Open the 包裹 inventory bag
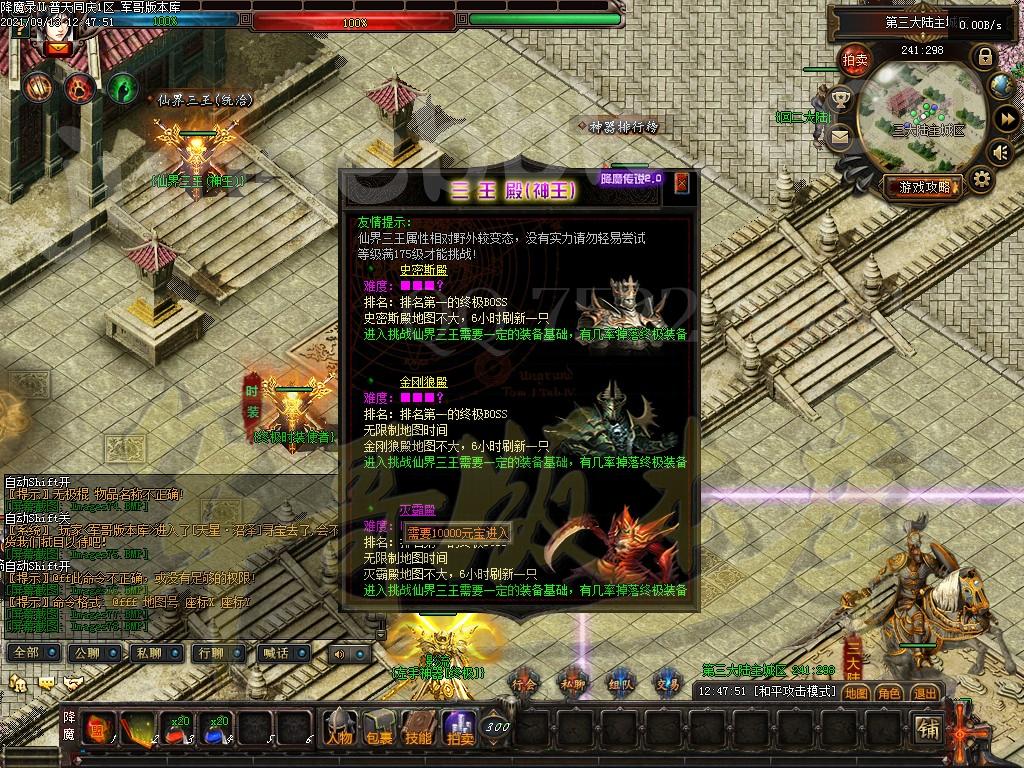This screenshot has width=1024, height=768. (379, 727)
